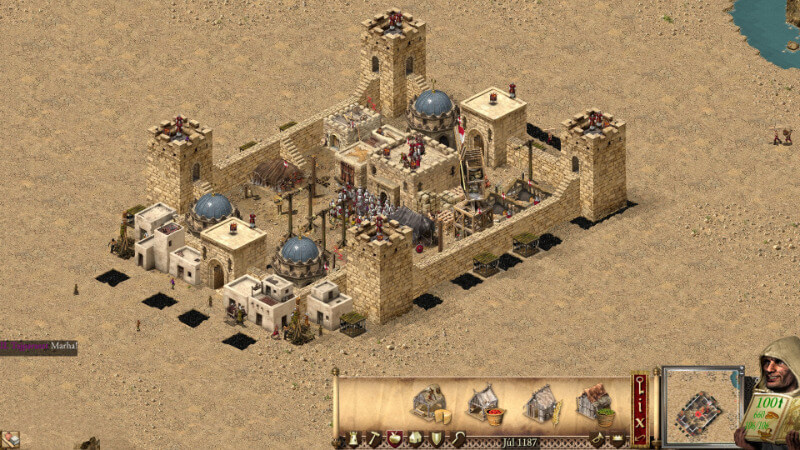The width and height of the screenshot is (800, 450).
Task: Open the castle buildings category
Action: pyautogui.click(x=354, y=438)
